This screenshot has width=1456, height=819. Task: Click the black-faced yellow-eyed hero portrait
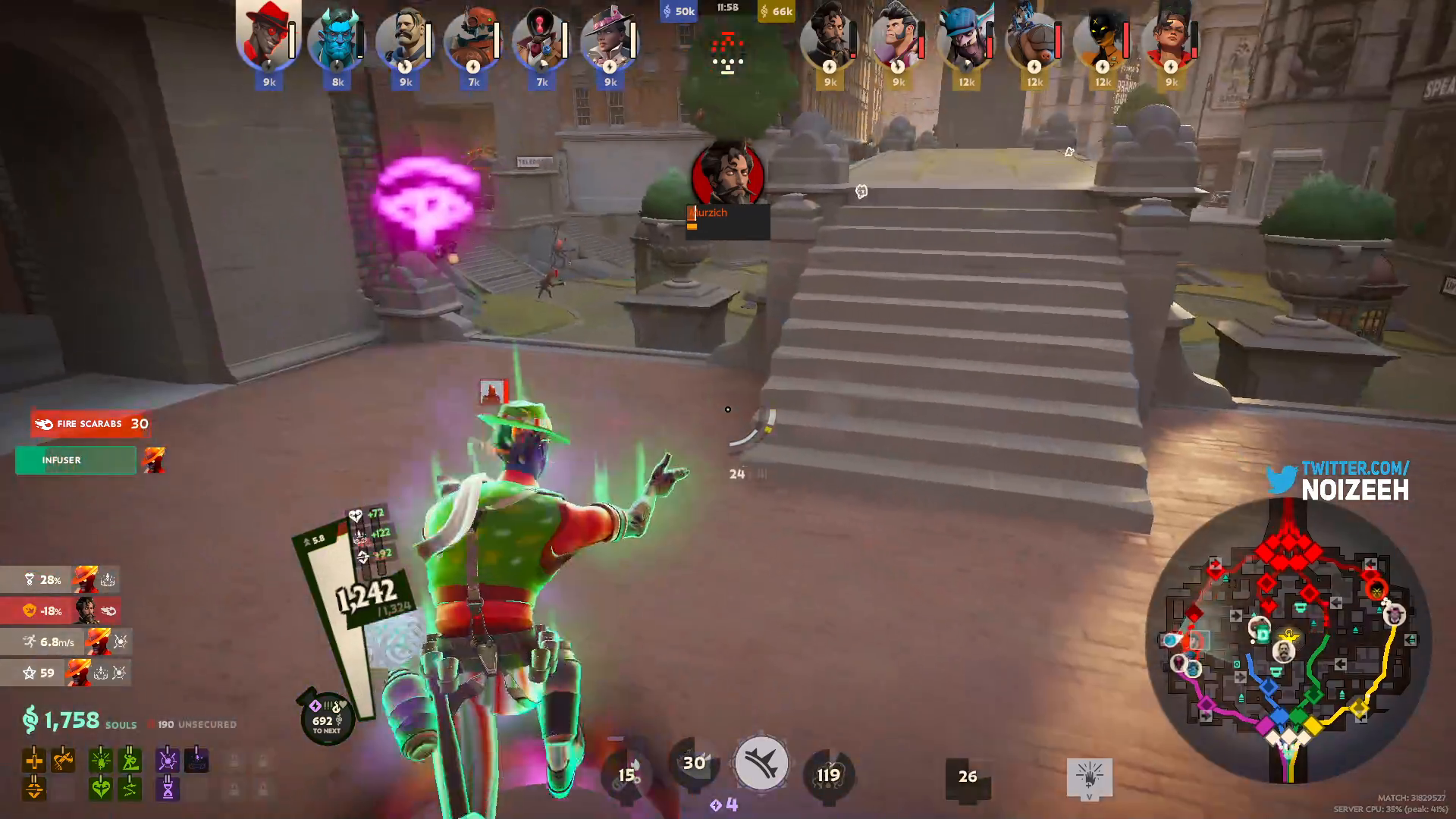1103,39
